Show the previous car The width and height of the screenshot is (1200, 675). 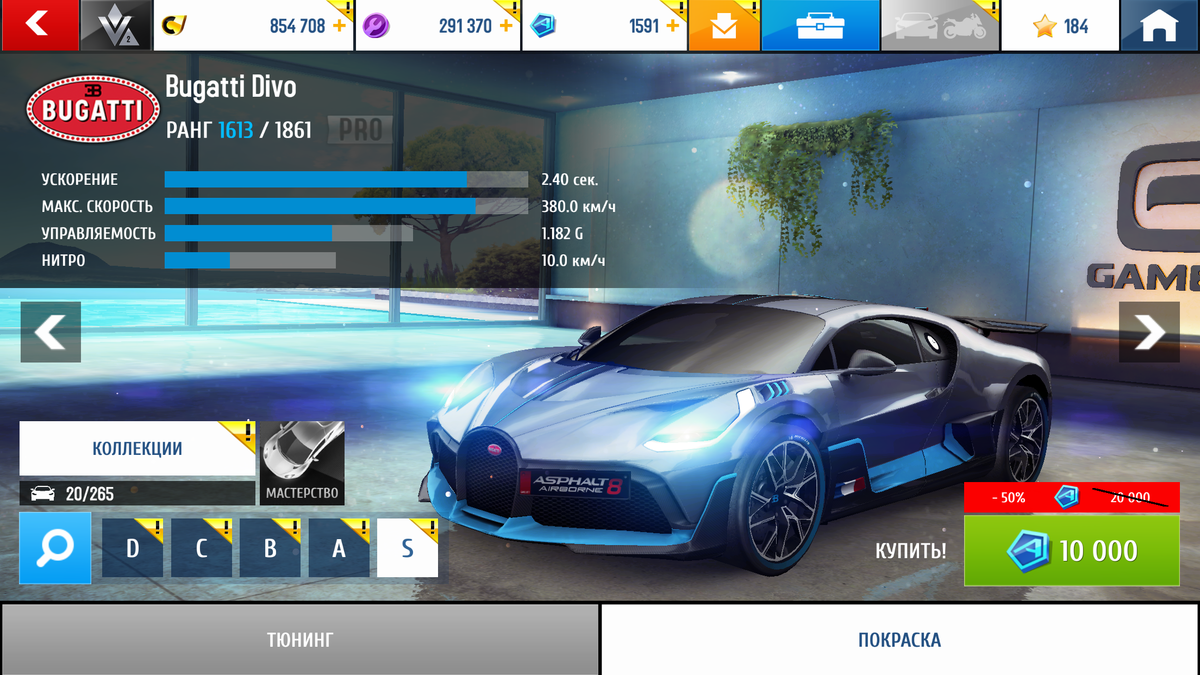pyautogui.click(x=50, y=331)
